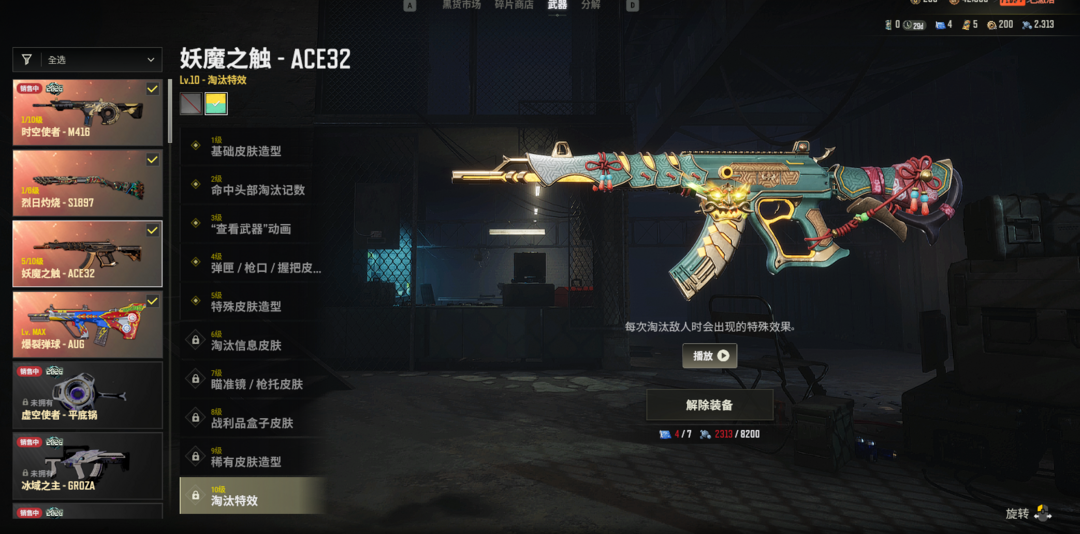Pick the 爆裂弹球 - AUG skin
Viewport: 1080px width, 534px height.
click(87, 324)
